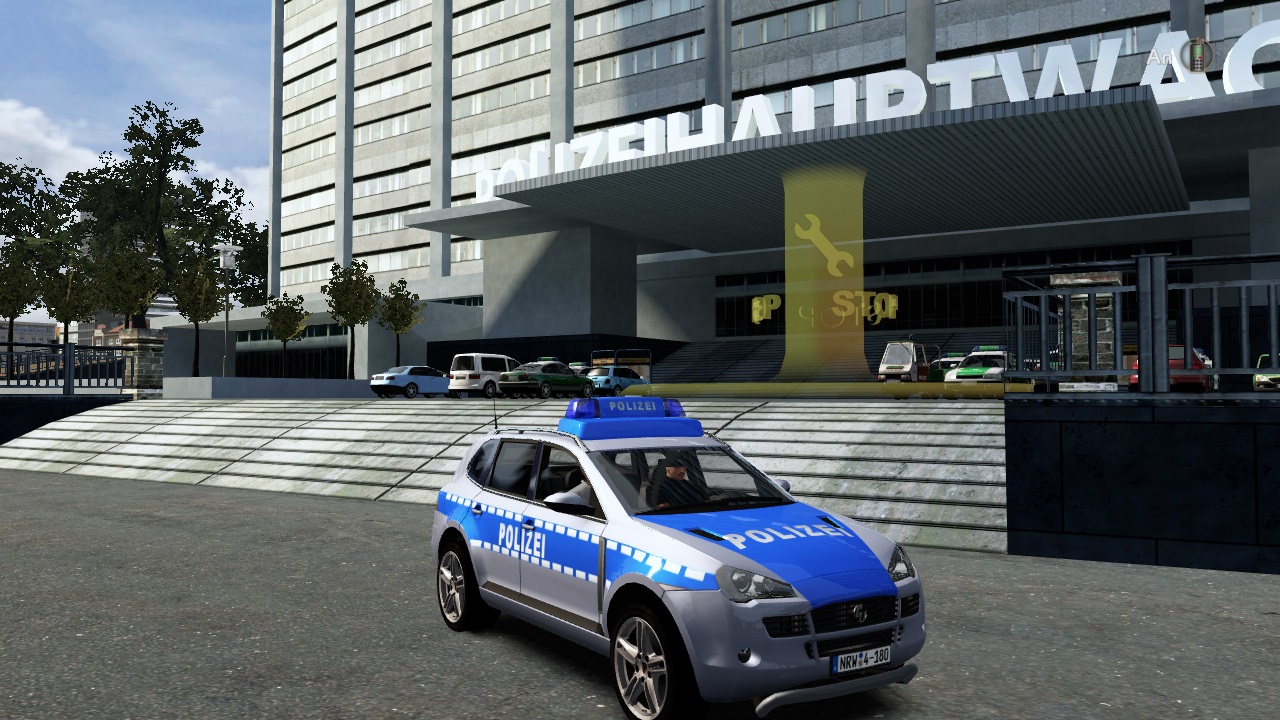Open the mobile phone icon

coord(1195,55)
